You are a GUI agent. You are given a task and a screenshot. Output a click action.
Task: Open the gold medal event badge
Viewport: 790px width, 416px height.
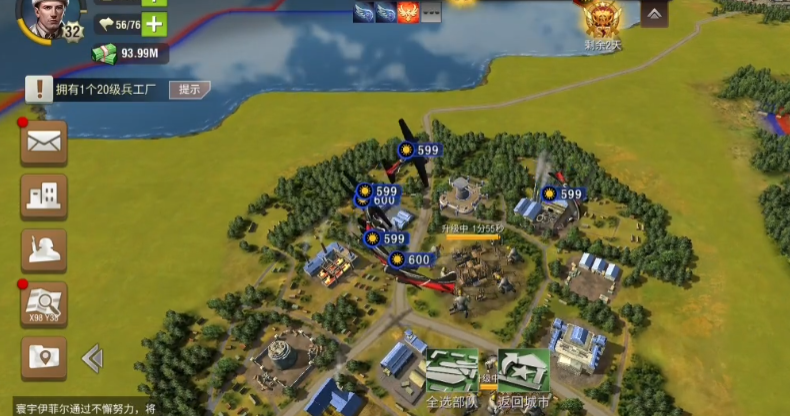603,20
